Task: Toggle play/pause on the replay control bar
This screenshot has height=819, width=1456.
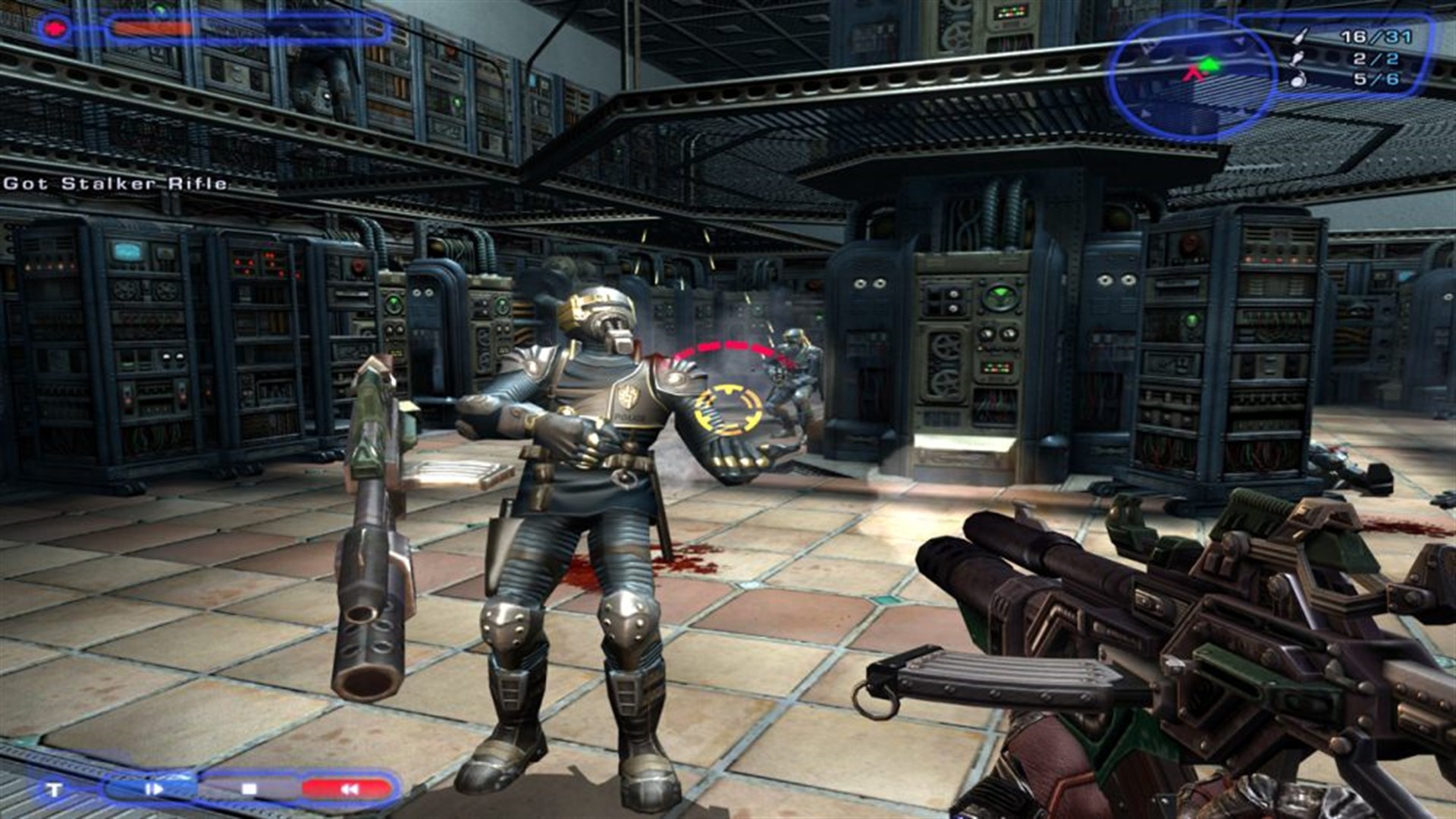Action: 155,789
